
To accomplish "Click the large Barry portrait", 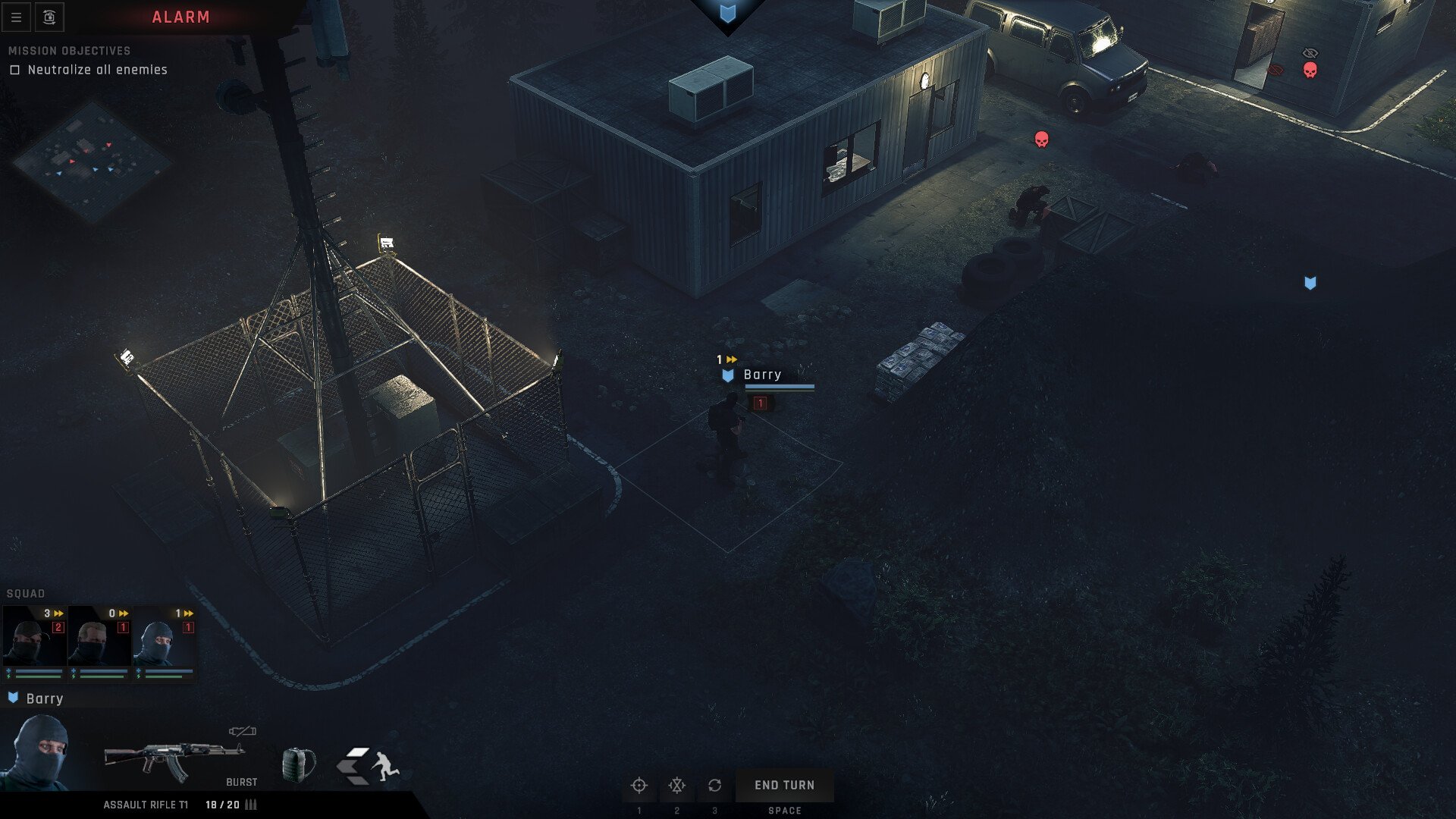I will tap(38, 752).
